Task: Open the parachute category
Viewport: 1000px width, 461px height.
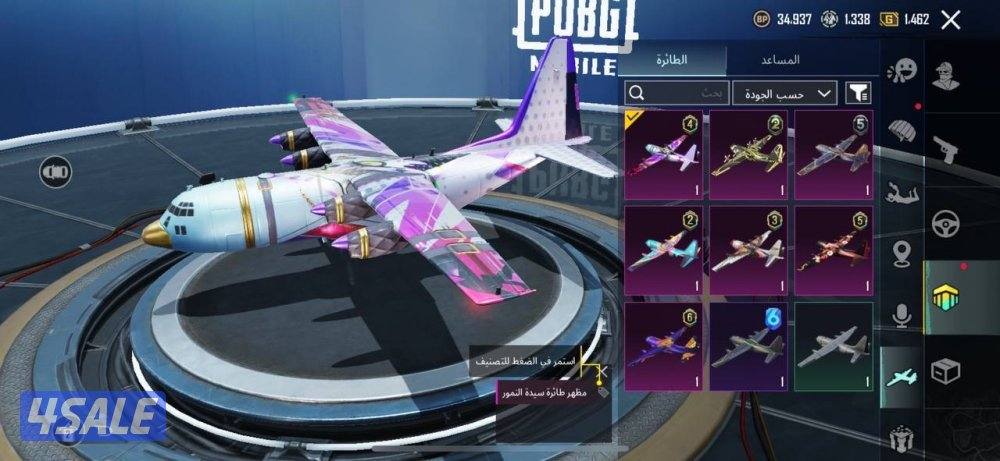Action: click(903, 131)
